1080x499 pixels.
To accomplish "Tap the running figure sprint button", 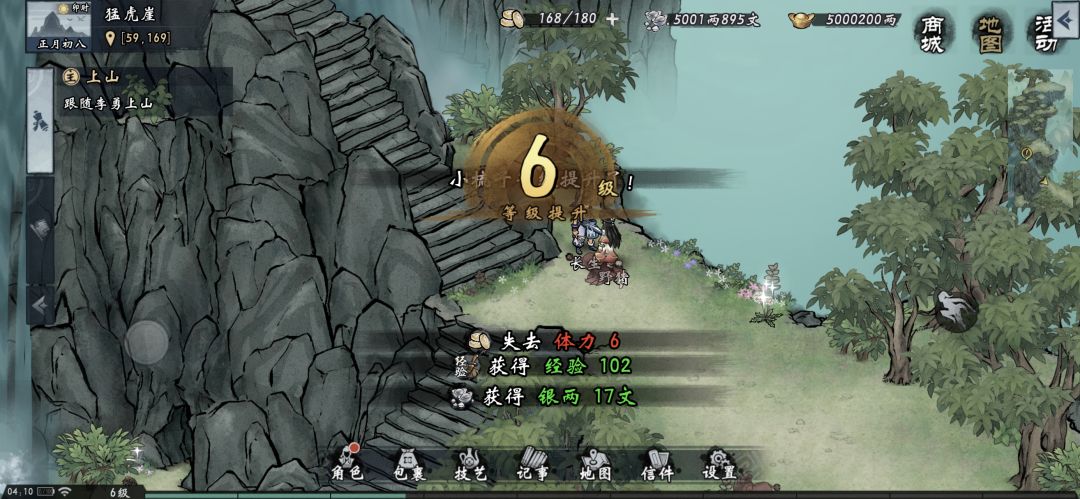I will 956,311.
